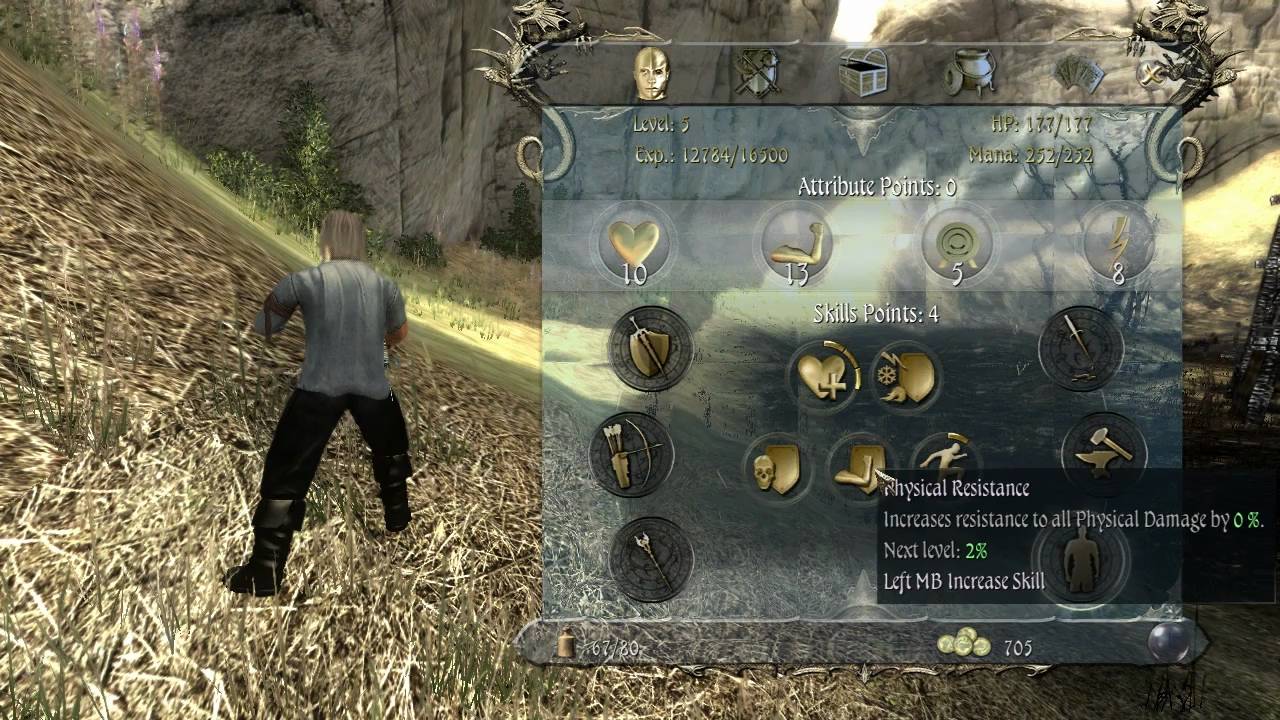The image size is (1280, 720).
Task: Open the sword and shield skill category
Action: [650, 349]
